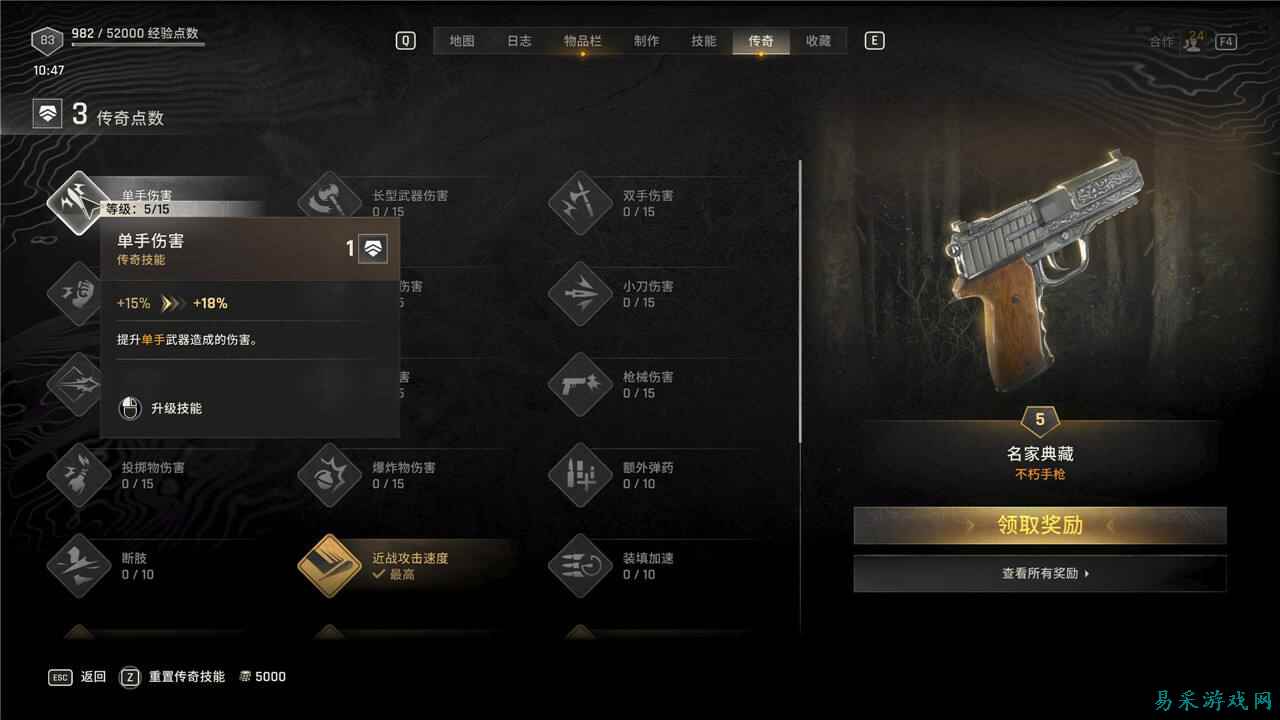
Task: Open the 断肢 skill node
Action: coord(78,567)
